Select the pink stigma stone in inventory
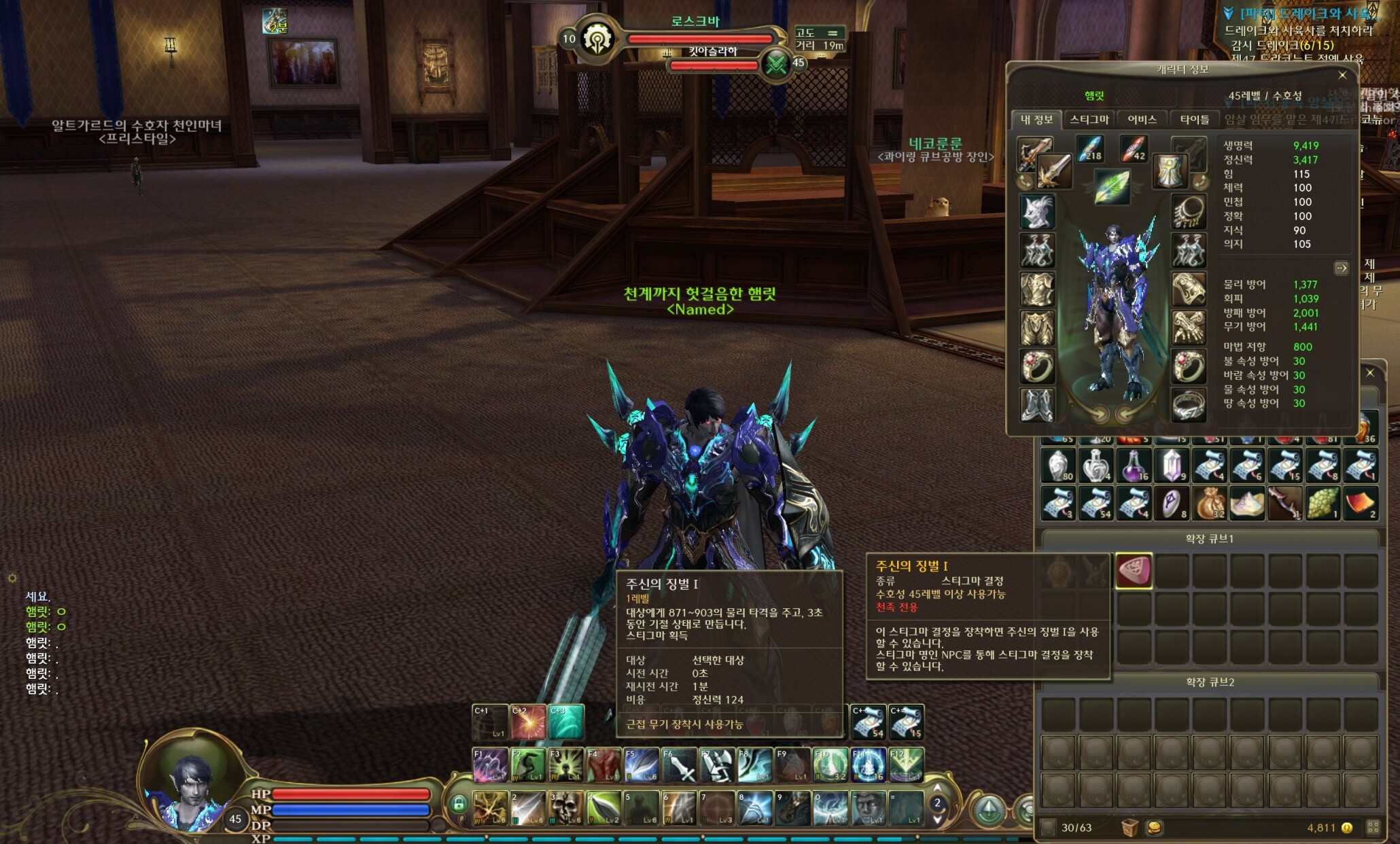This screenshot has width=1400, height=844. click(x=1134, y=570)
